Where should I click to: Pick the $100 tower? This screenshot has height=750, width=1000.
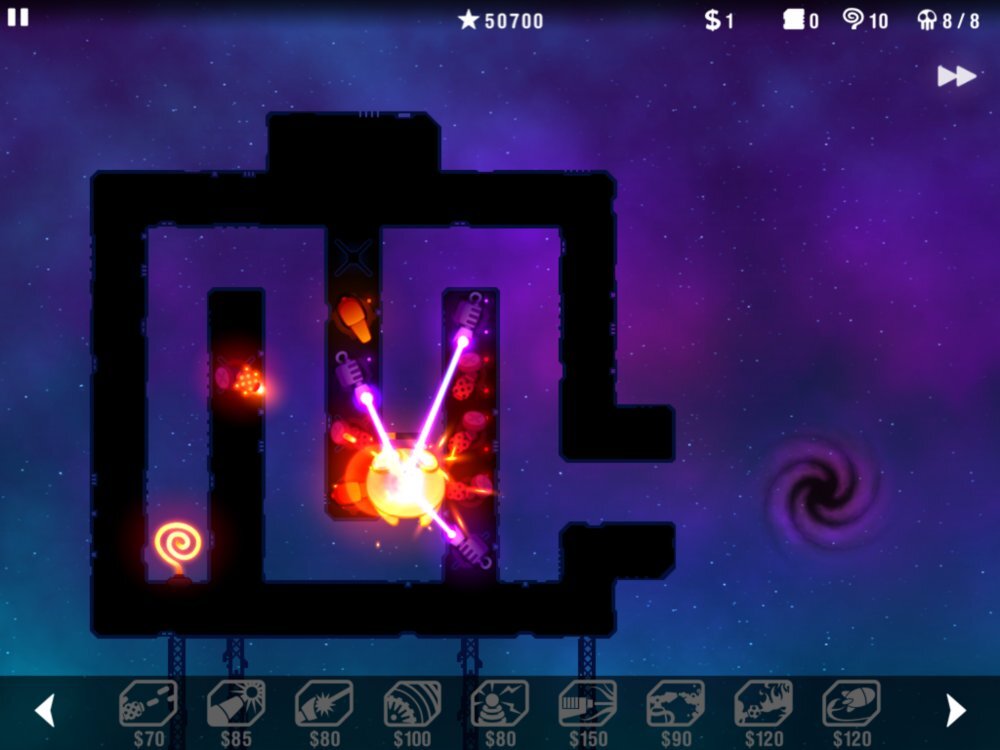(412, 705)
